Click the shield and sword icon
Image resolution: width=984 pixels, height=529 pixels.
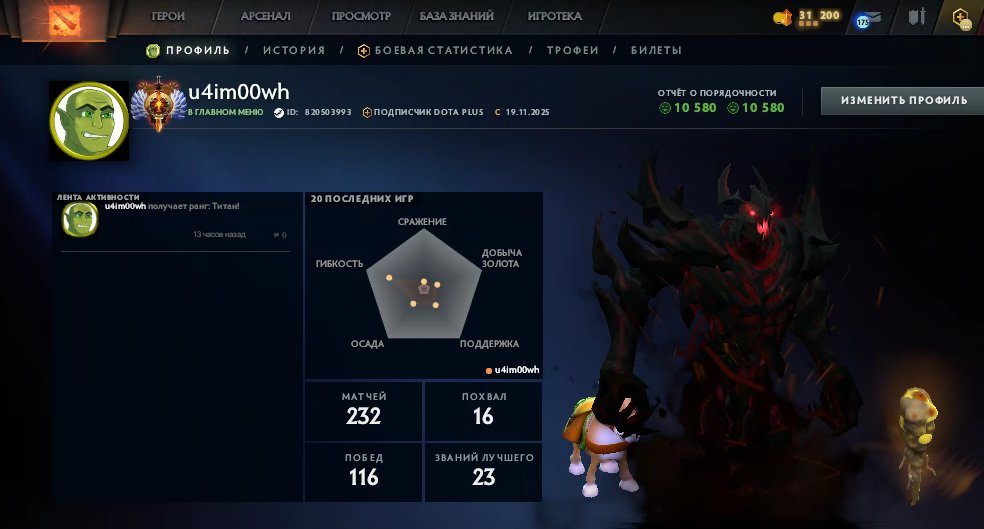916,17
